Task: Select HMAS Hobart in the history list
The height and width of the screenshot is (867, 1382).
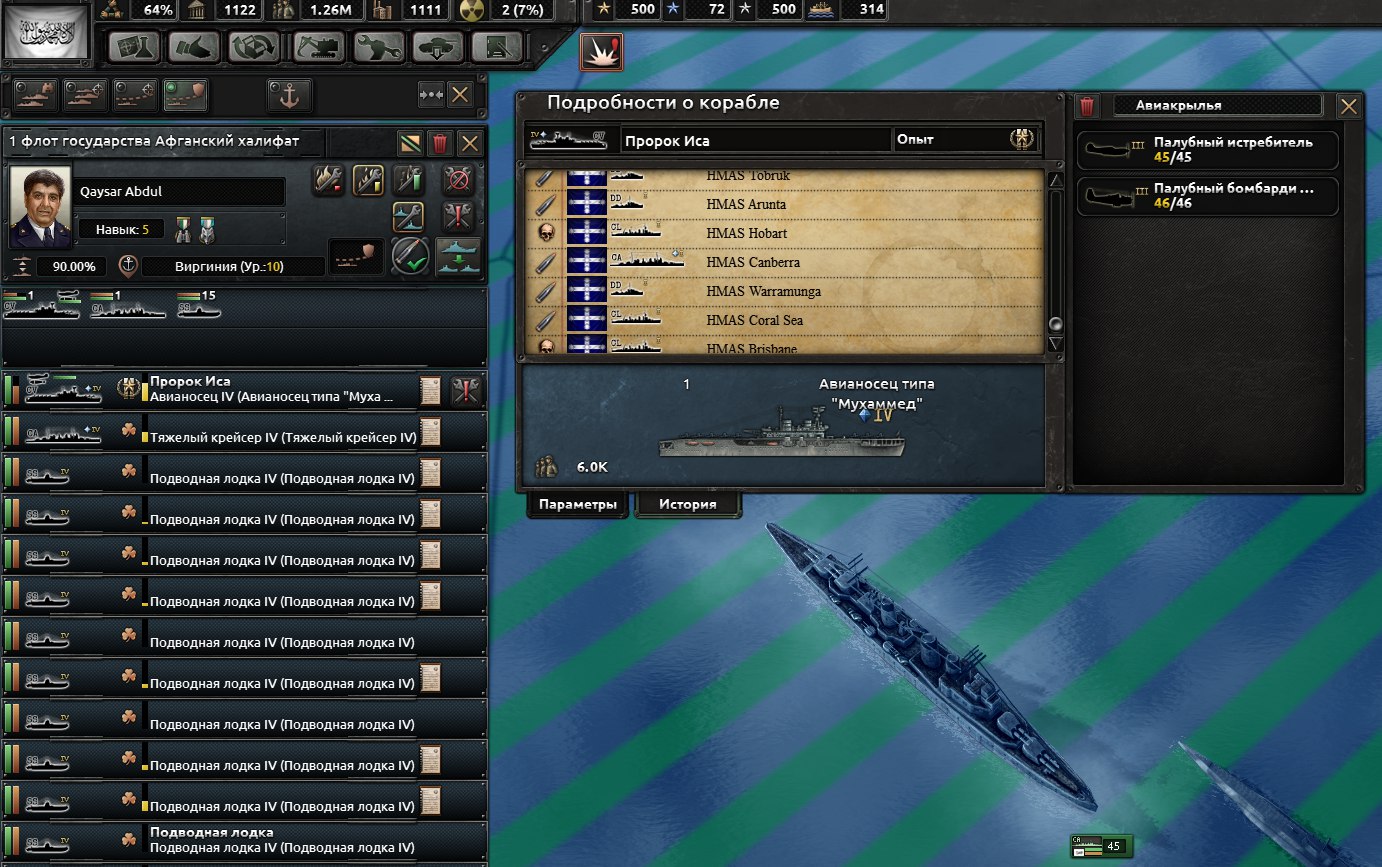Action: pyautogui.click(x=746, y=233)
